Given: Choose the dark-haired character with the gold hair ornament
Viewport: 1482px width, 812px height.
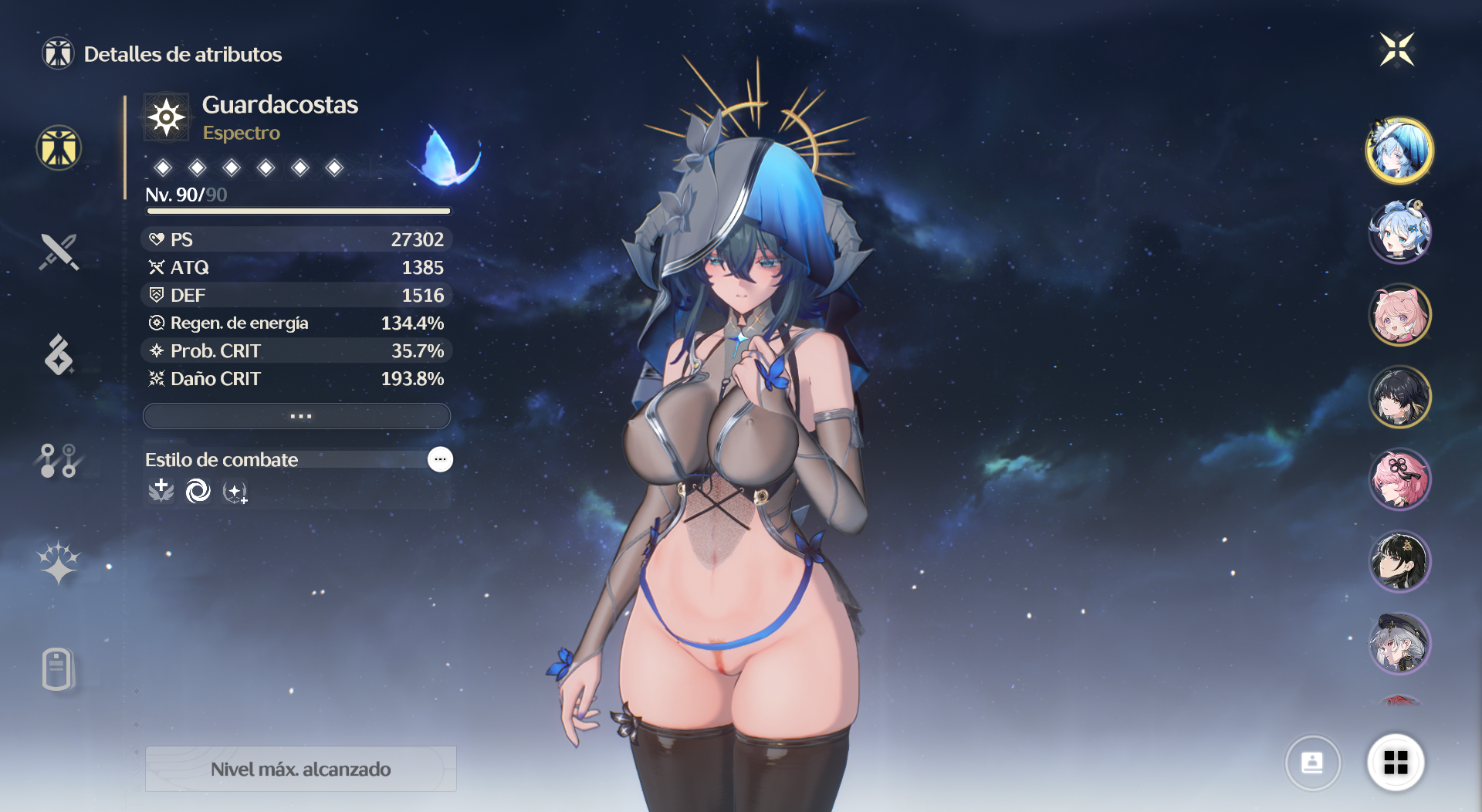Looking at the screenshot, I should [1399, 561].
